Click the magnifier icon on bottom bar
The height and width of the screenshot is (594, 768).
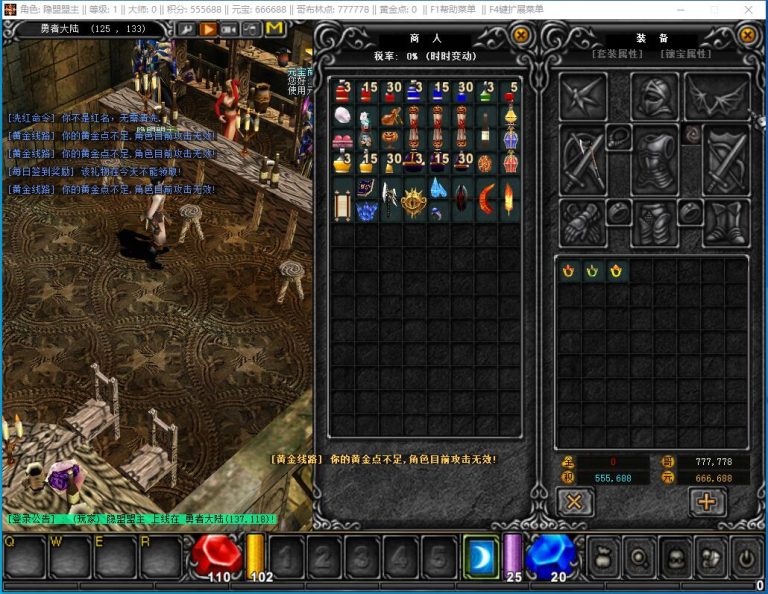pos(639,556)
